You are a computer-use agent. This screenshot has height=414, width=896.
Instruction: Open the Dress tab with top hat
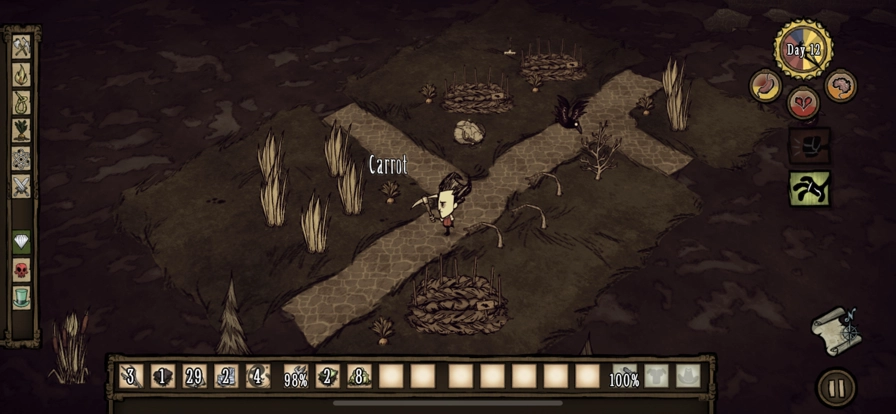(21, 297)
